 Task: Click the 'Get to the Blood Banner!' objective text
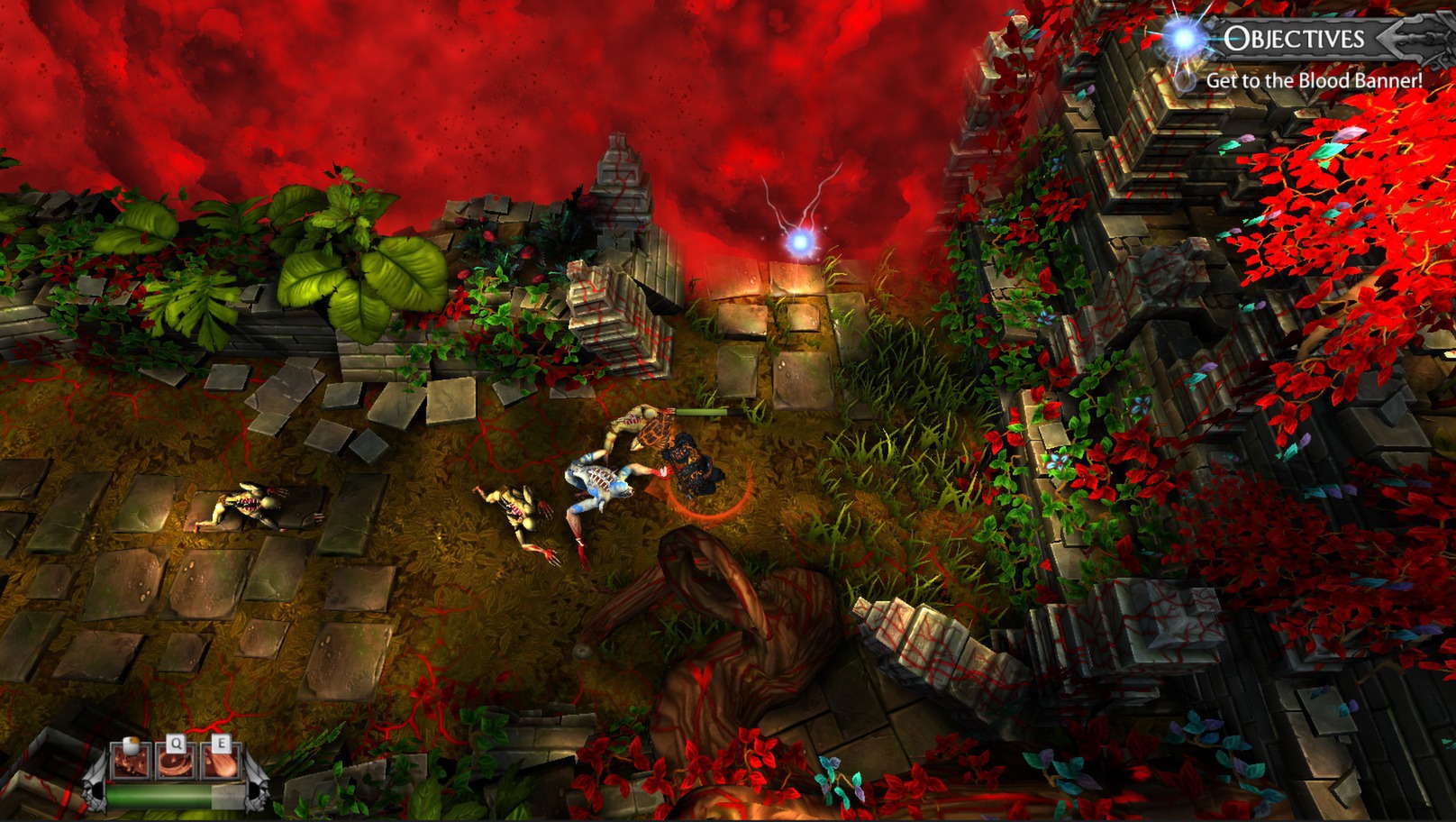[x=1315, y=80]
